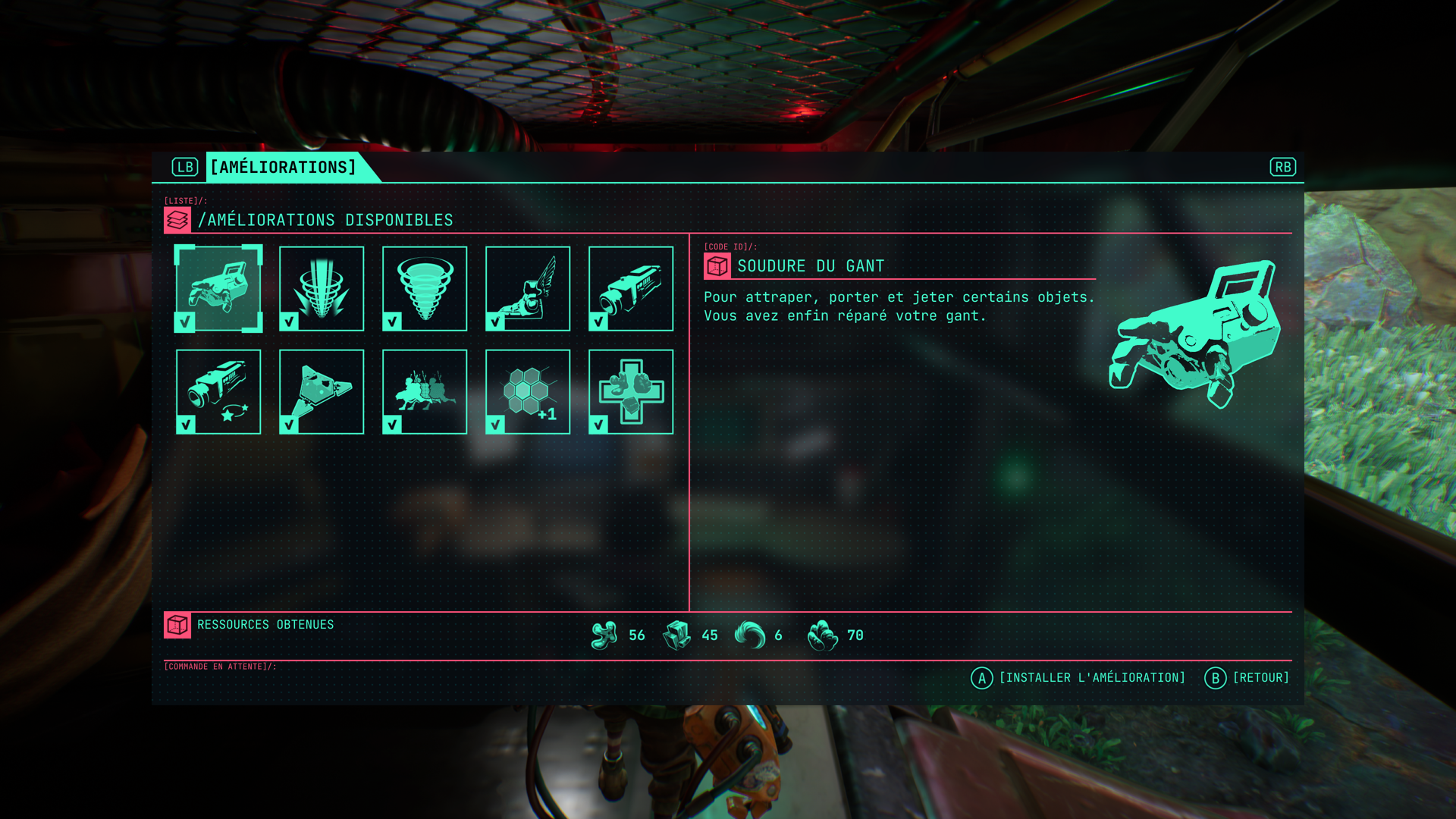
Task: Pick the winged boot upgrade
Action: [x=528, y=288]
